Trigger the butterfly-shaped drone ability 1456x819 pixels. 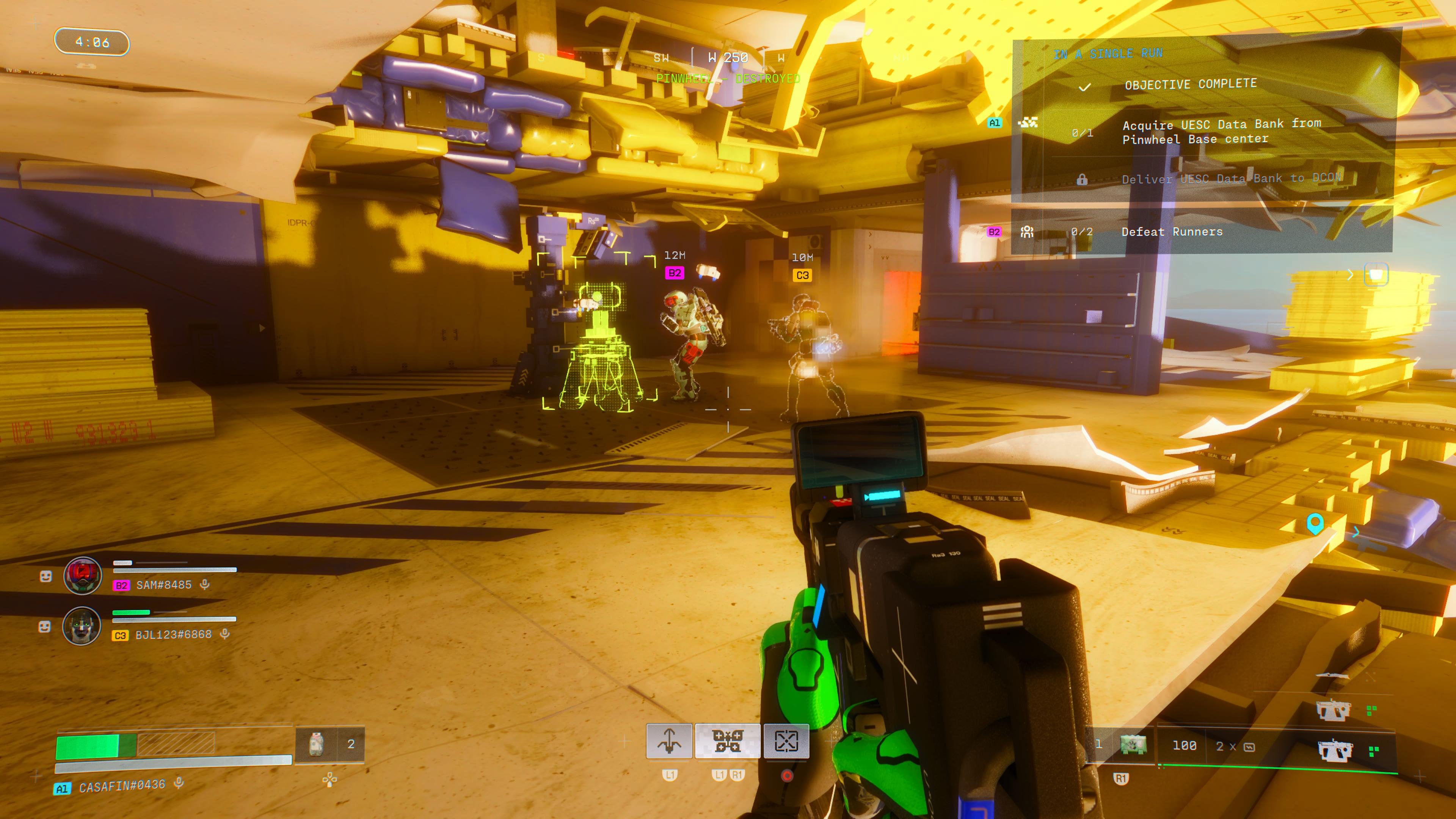[728, 741]
